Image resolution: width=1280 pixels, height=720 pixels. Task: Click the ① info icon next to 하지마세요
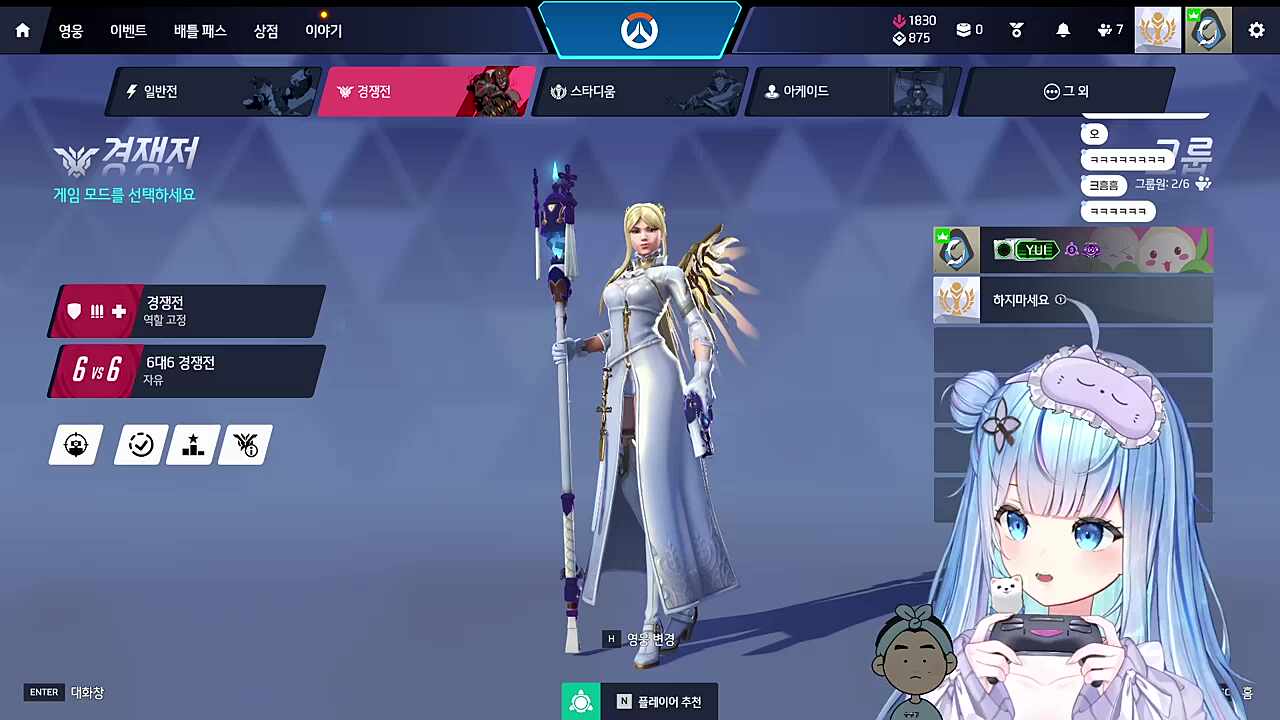[1060, 299]
